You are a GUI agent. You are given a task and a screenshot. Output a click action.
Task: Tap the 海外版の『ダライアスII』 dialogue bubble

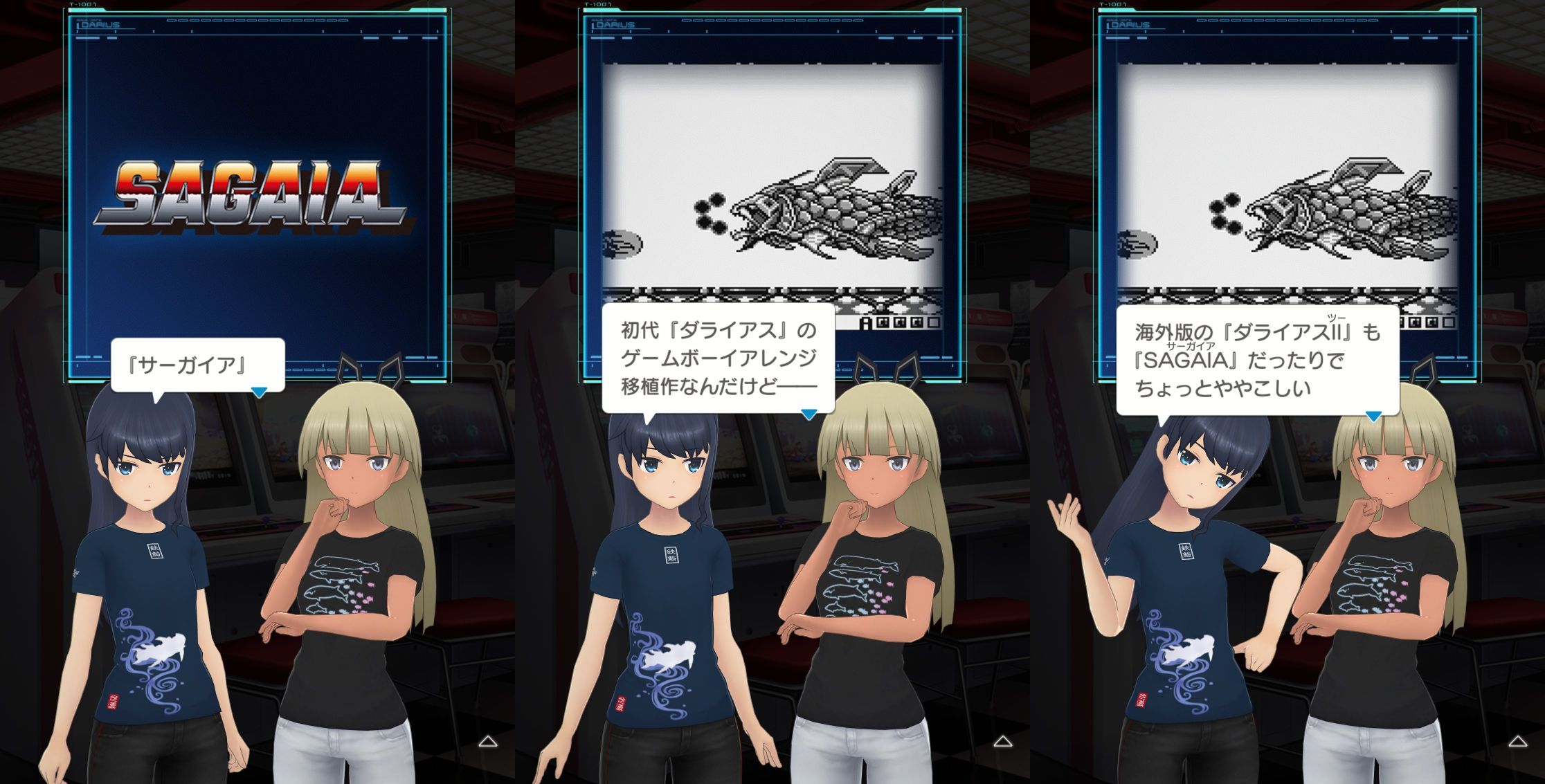pyautogui.click(x=1256, y=360)
